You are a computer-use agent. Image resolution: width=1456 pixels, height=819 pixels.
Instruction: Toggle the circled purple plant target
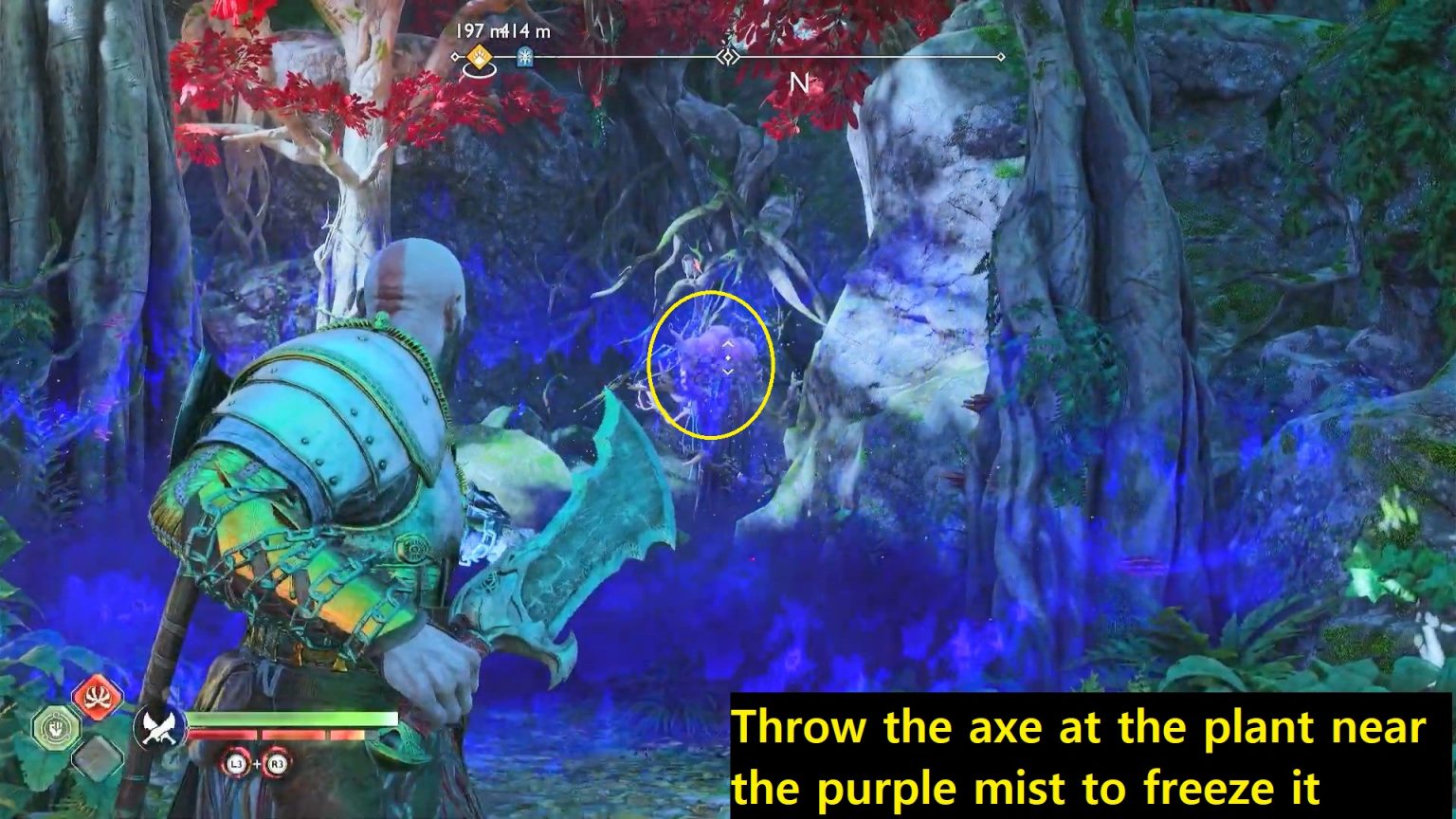(711, 365)
